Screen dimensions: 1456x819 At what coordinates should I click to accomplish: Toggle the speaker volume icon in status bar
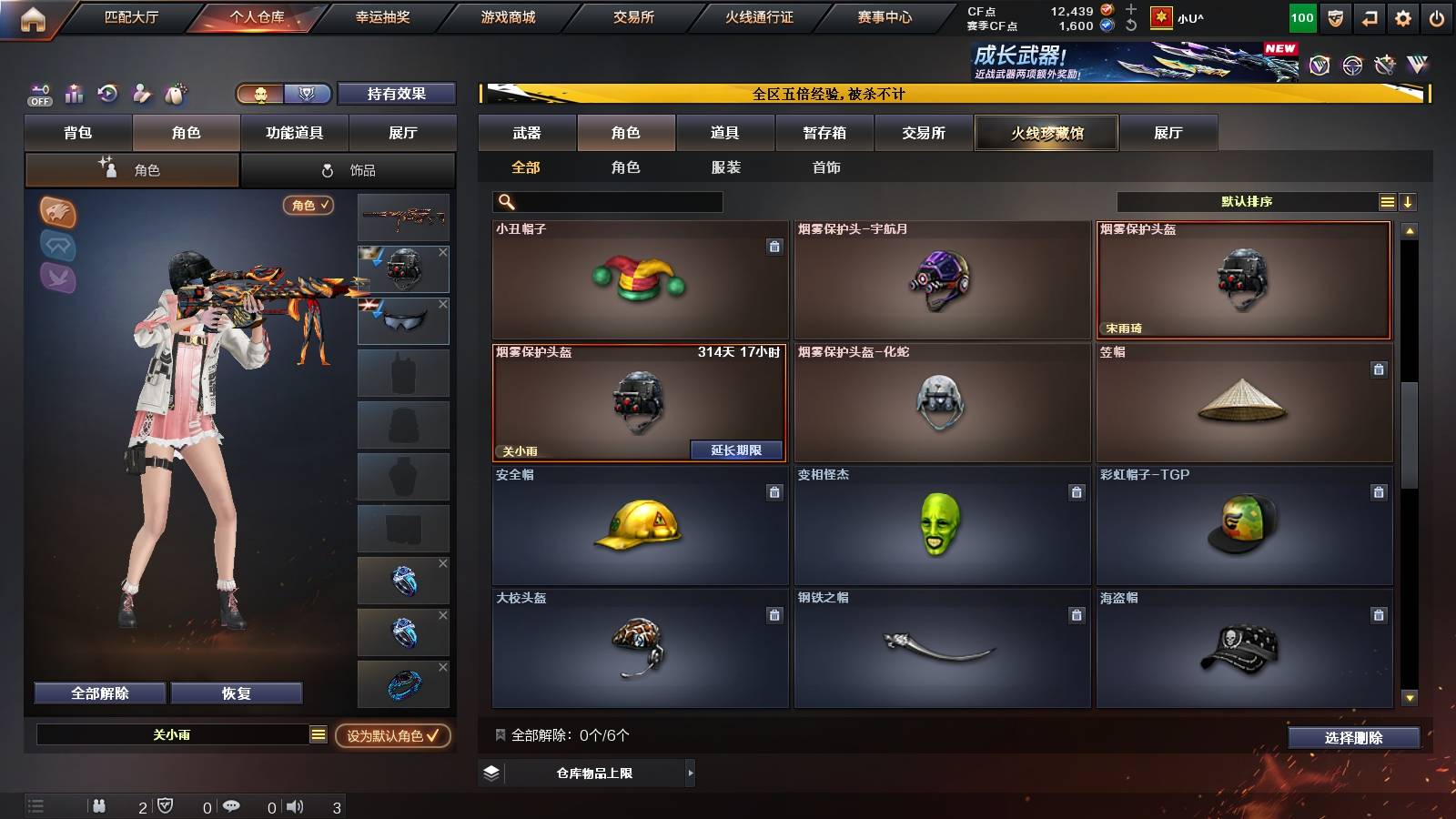coord(295,806)
